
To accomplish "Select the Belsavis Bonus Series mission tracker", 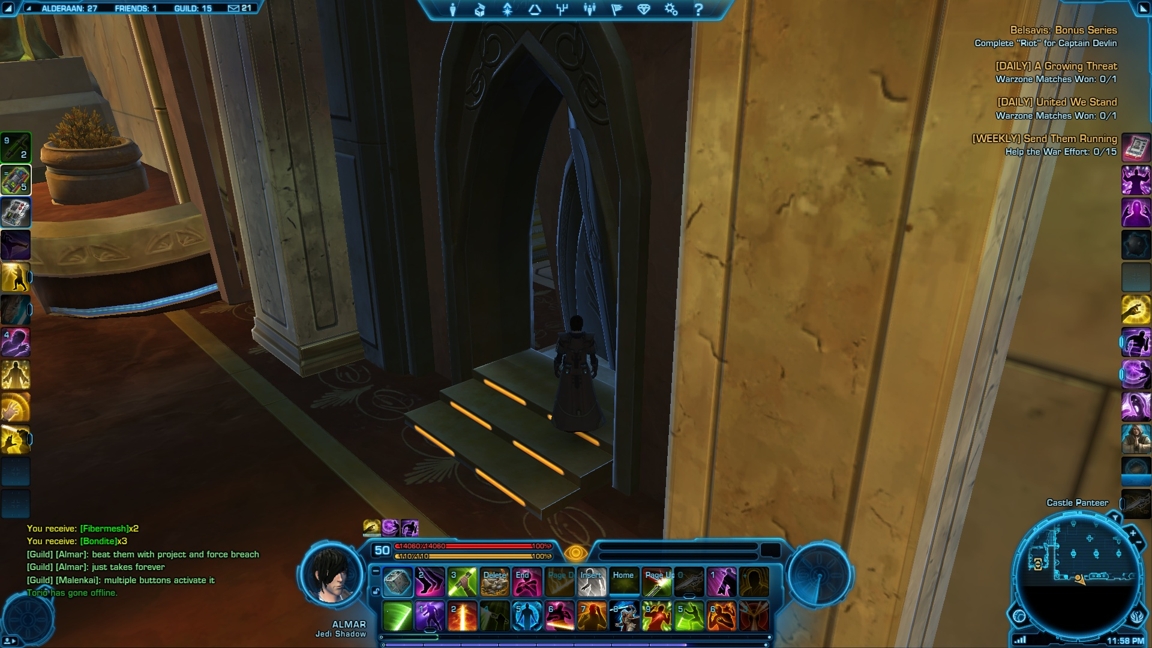I will pos(1063,30).
